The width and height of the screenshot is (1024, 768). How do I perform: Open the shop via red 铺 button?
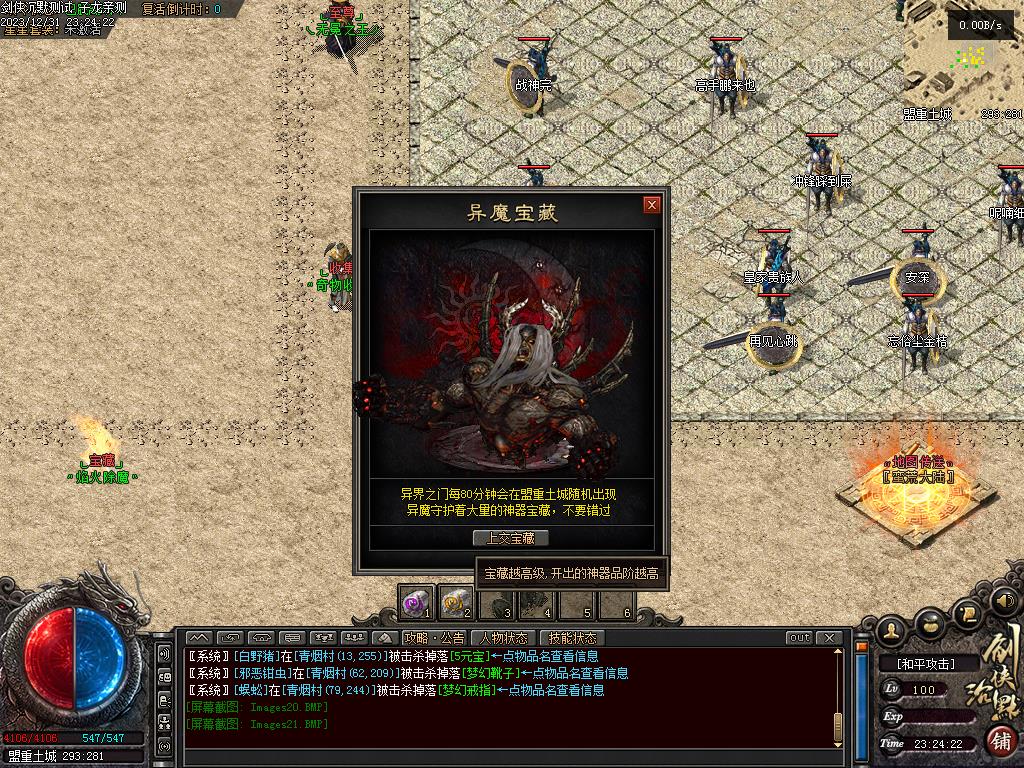tap(1001, 741)
